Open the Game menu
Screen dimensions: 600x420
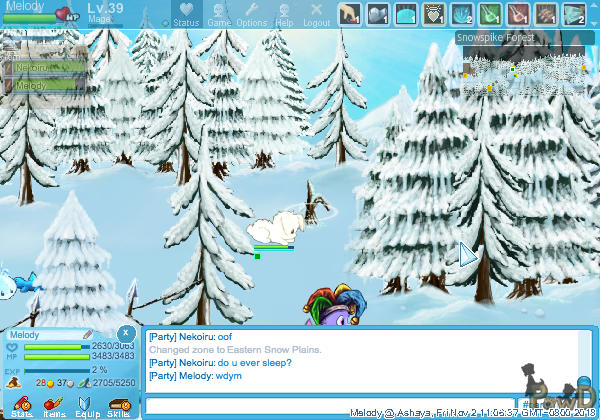coord(219,14)
